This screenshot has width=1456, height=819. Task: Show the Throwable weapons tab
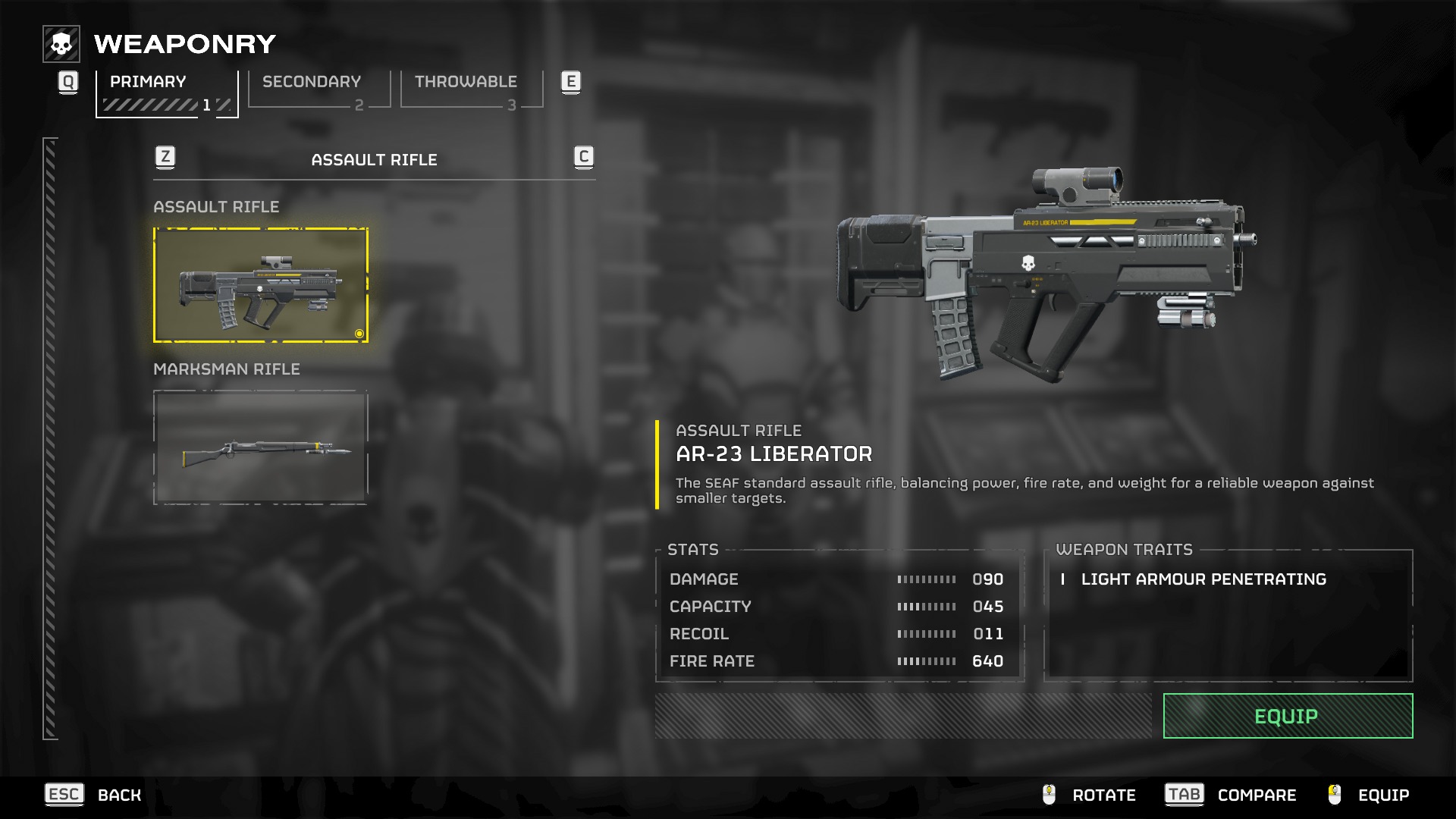pos(471,90)
